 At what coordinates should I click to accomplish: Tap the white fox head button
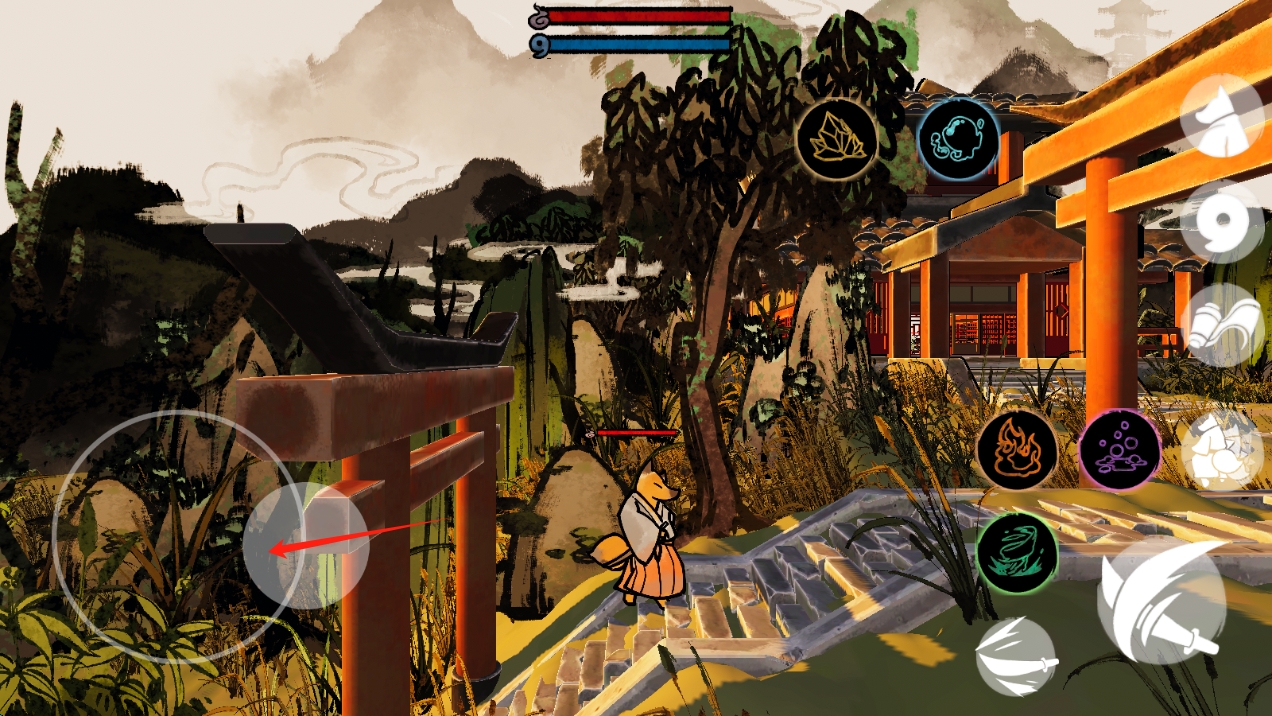point(1221,117)
